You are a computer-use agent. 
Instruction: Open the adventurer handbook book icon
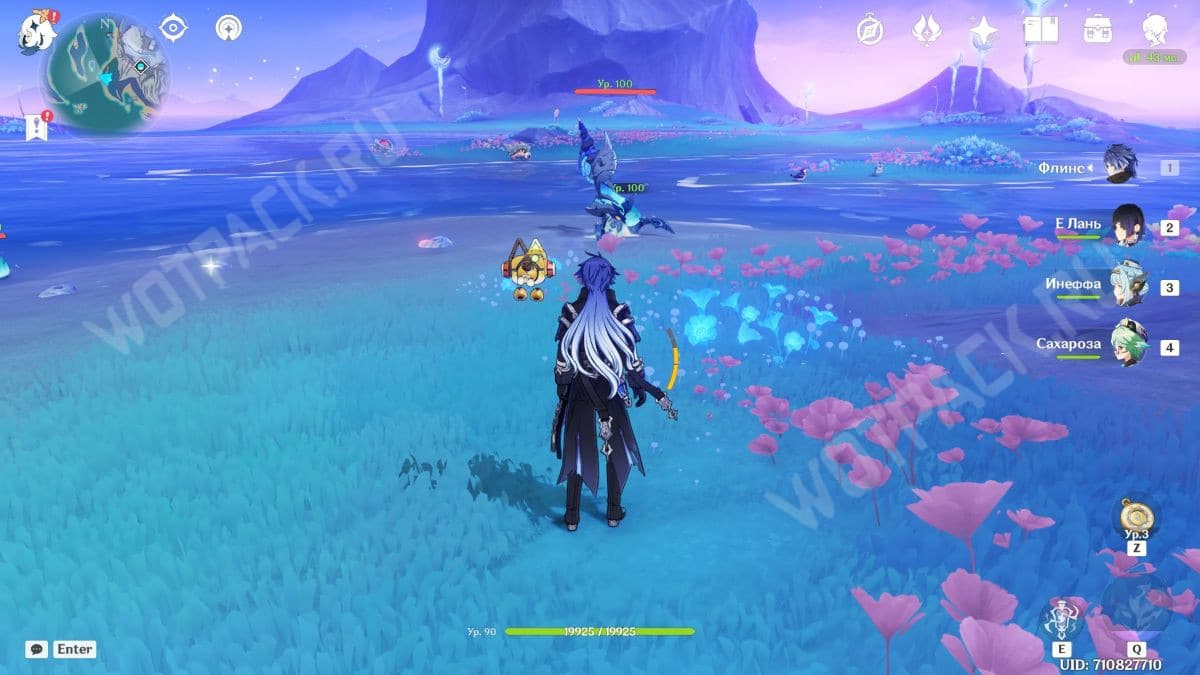1041,29
